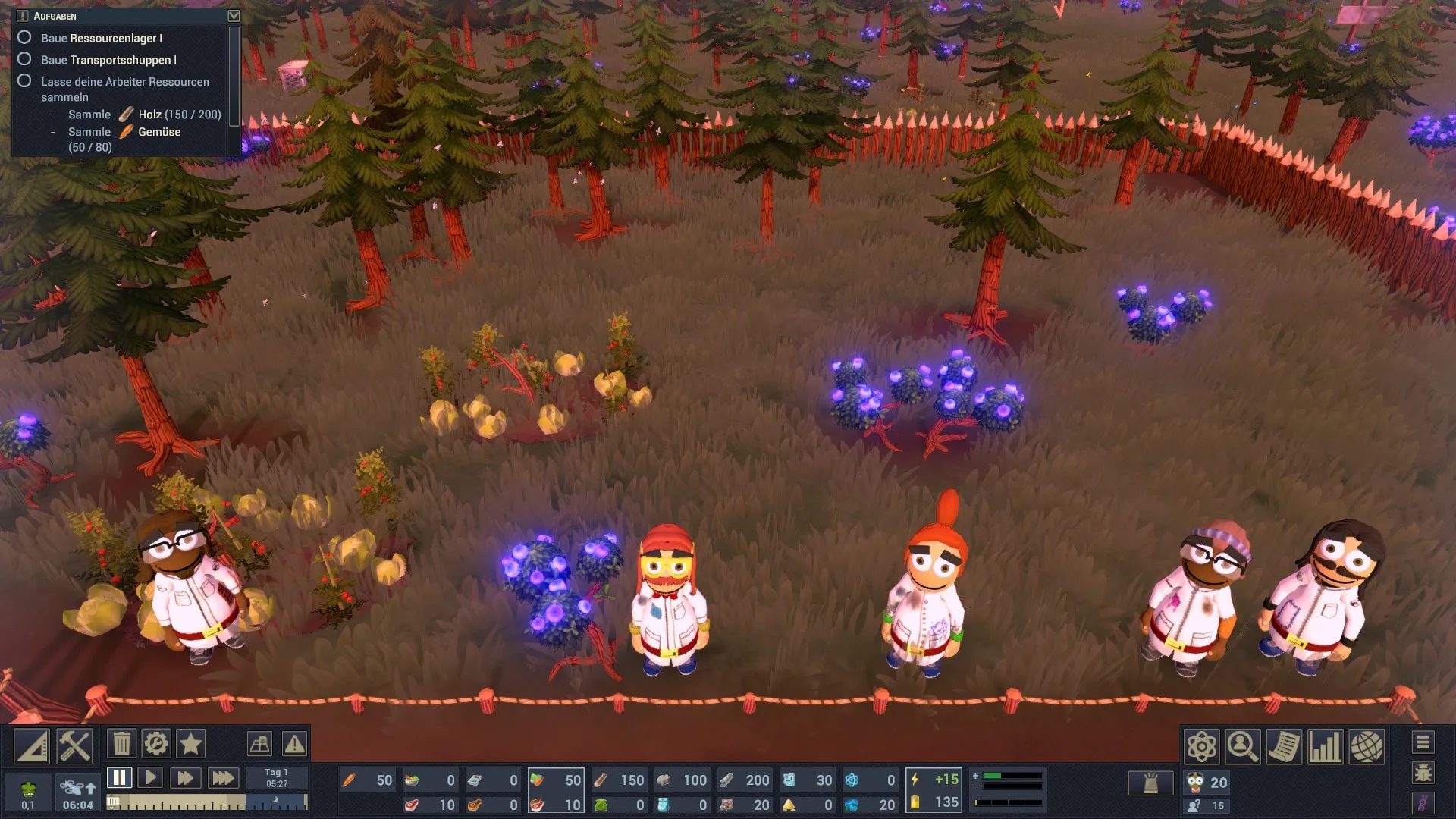Open the atom research menu

pyautogui.click(x=1202, y=747)
